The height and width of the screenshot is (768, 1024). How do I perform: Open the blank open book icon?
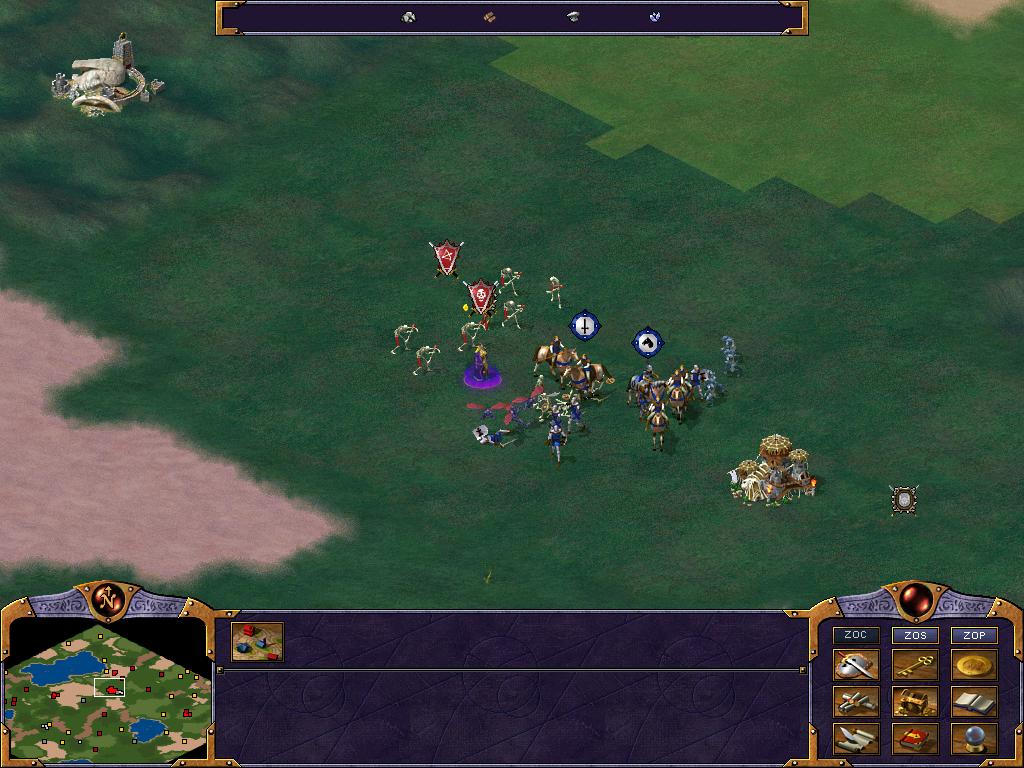pos(974,702)
